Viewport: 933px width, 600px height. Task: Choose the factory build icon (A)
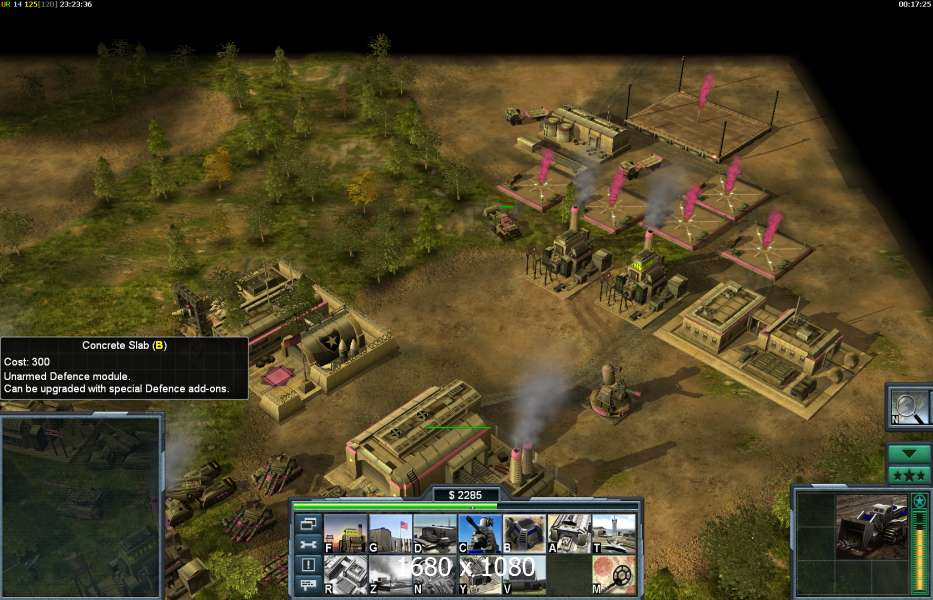(x=569, y=533)
